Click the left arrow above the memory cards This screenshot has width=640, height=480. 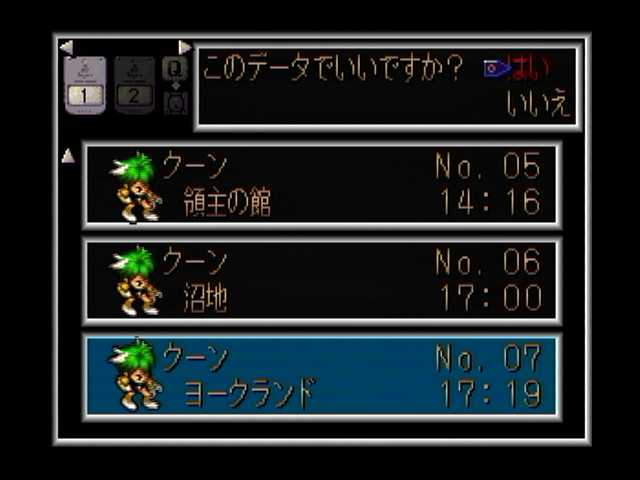coord(66,47)
